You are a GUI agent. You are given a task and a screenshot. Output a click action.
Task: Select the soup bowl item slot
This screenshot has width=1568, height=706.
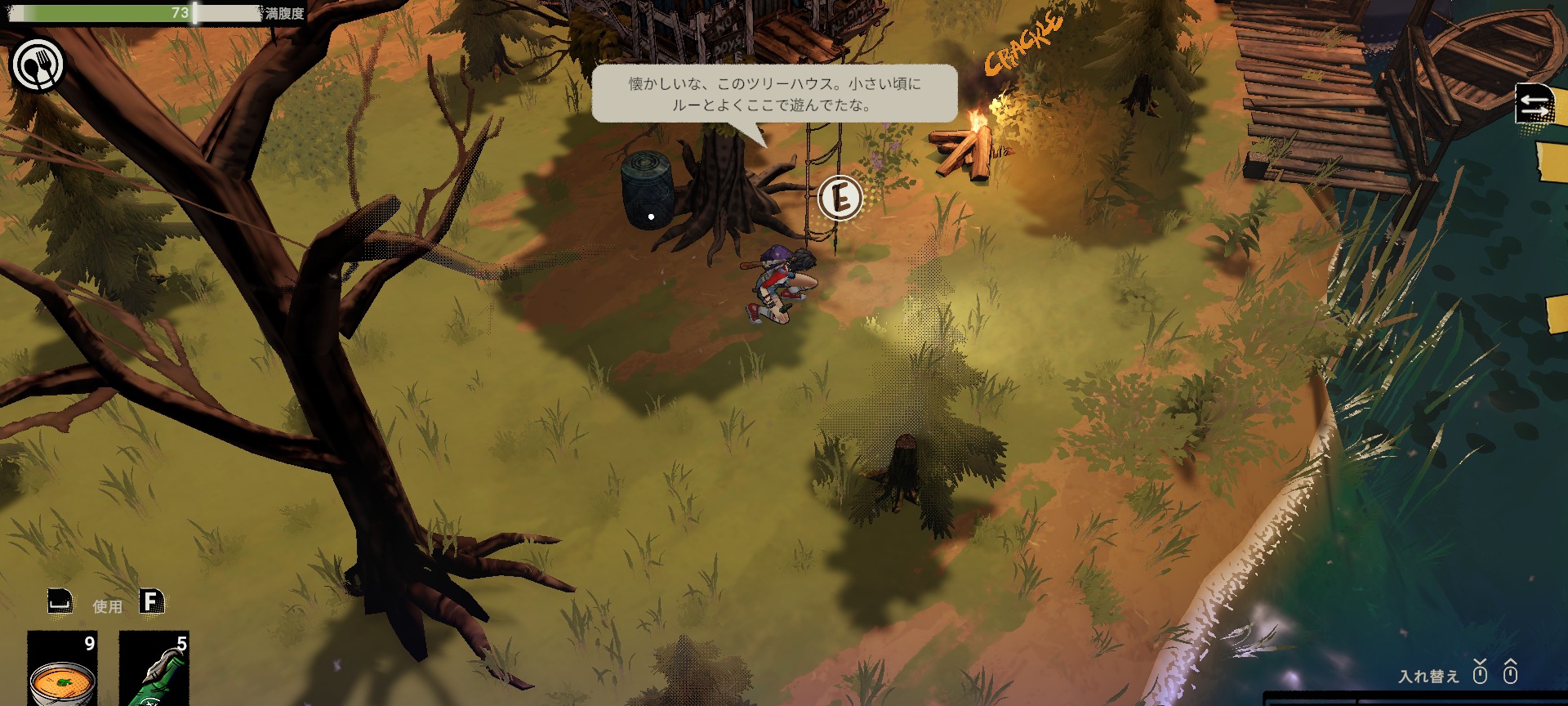coord(63,671)
